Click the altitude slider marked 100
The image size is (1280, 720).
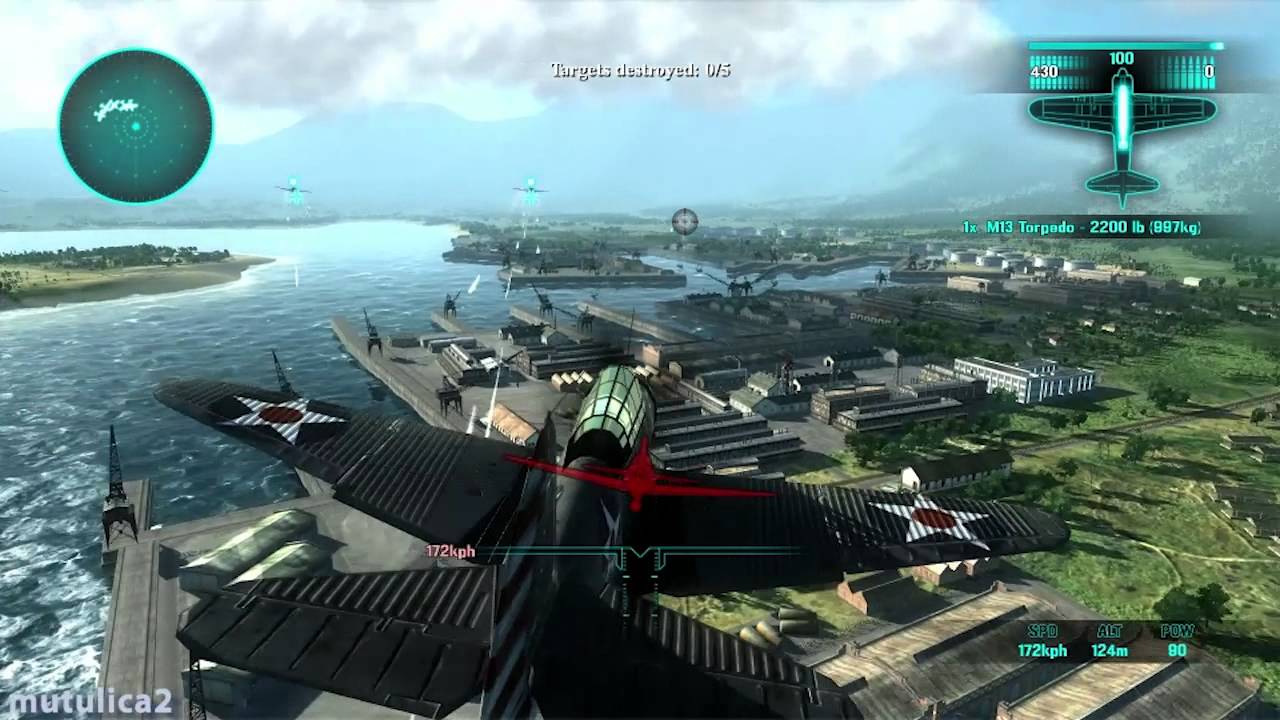click(1120, 58)
